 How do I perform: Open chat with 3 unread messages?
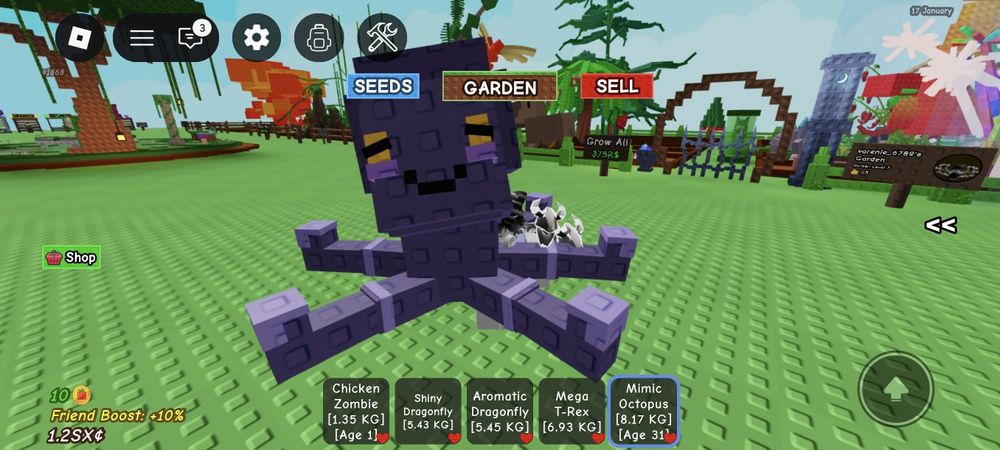[x=191, y=38]
